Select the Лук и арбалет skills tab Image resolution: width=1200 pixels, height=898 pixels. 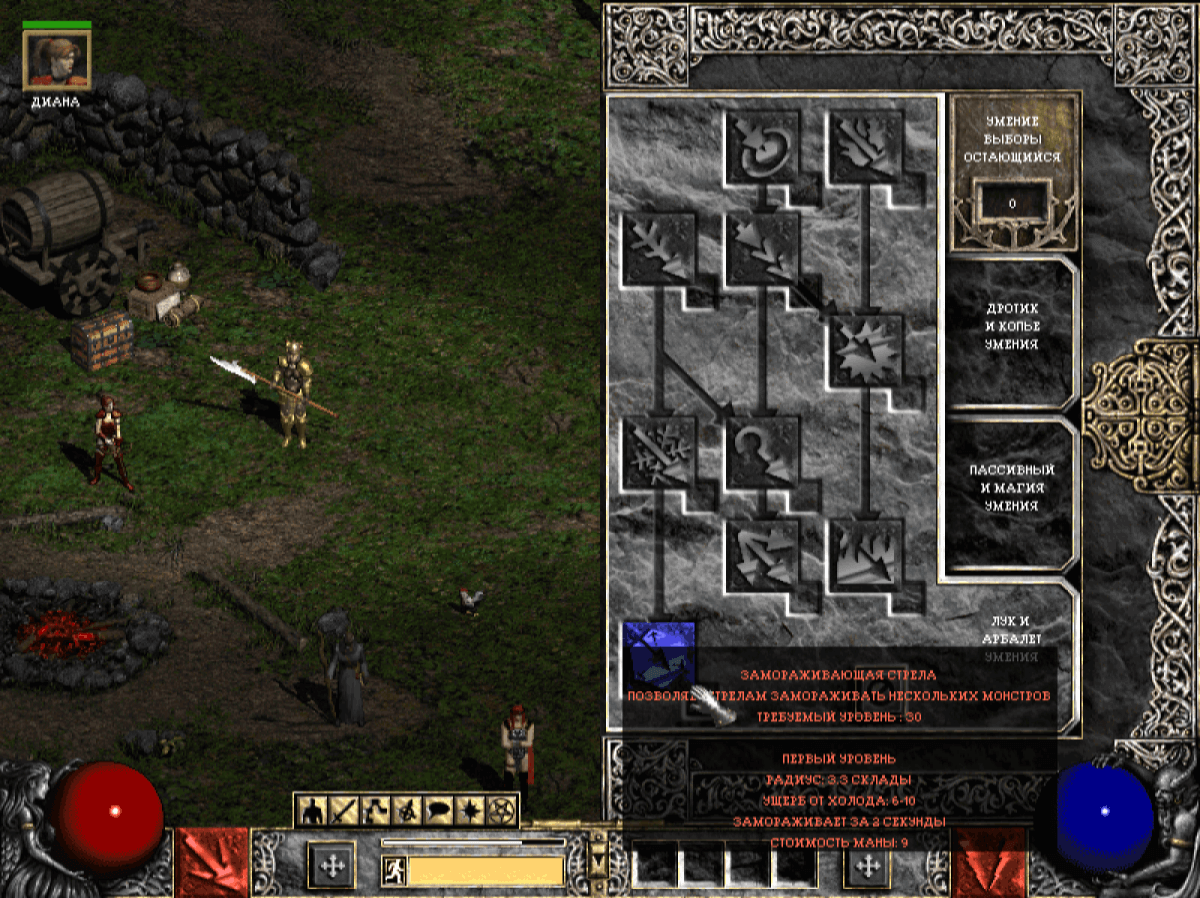pos(1012,628)
